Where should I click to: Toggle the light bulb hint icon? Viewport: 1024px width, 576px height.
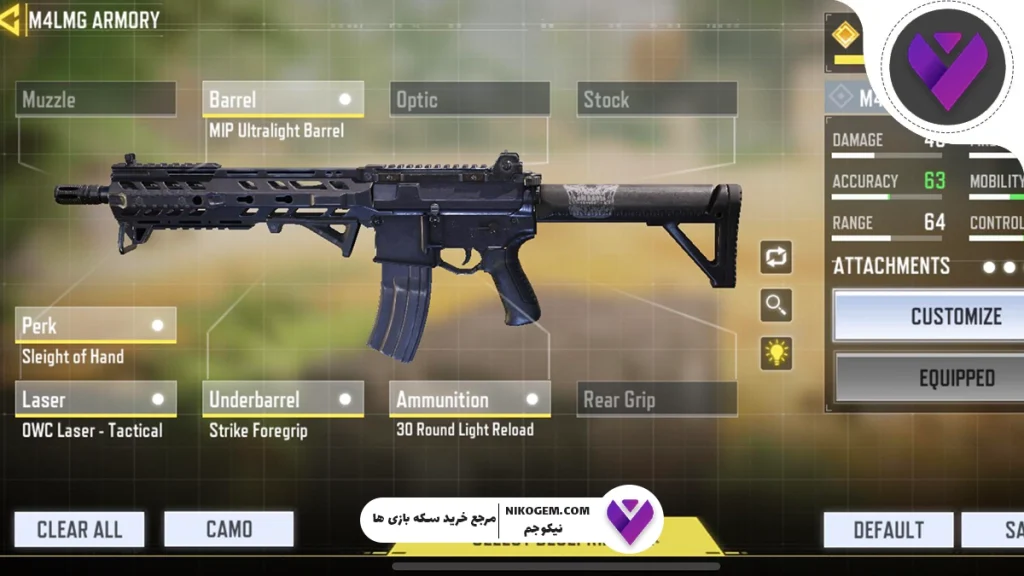776,352
